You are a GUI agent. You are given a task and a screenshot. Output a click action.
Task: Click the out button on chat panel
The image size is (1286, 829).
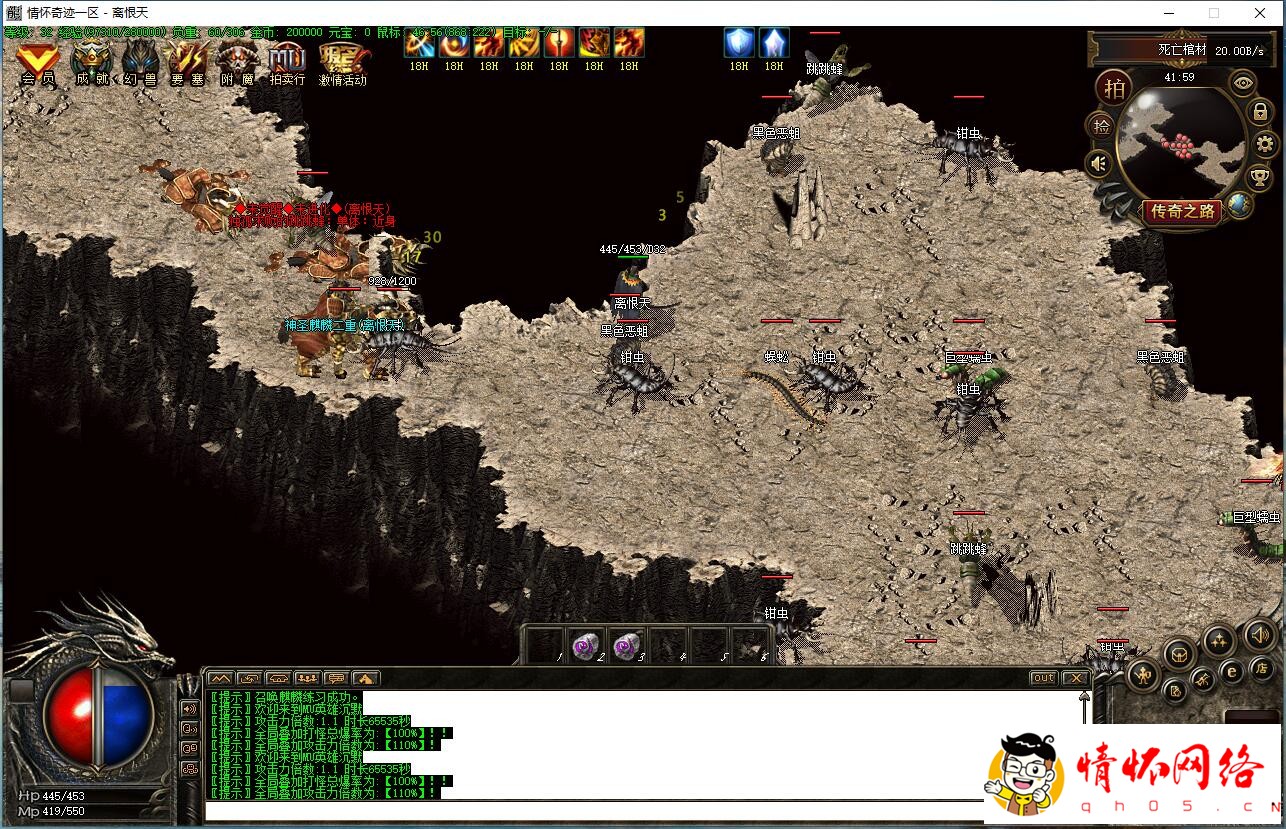(x=1043, y=678)
